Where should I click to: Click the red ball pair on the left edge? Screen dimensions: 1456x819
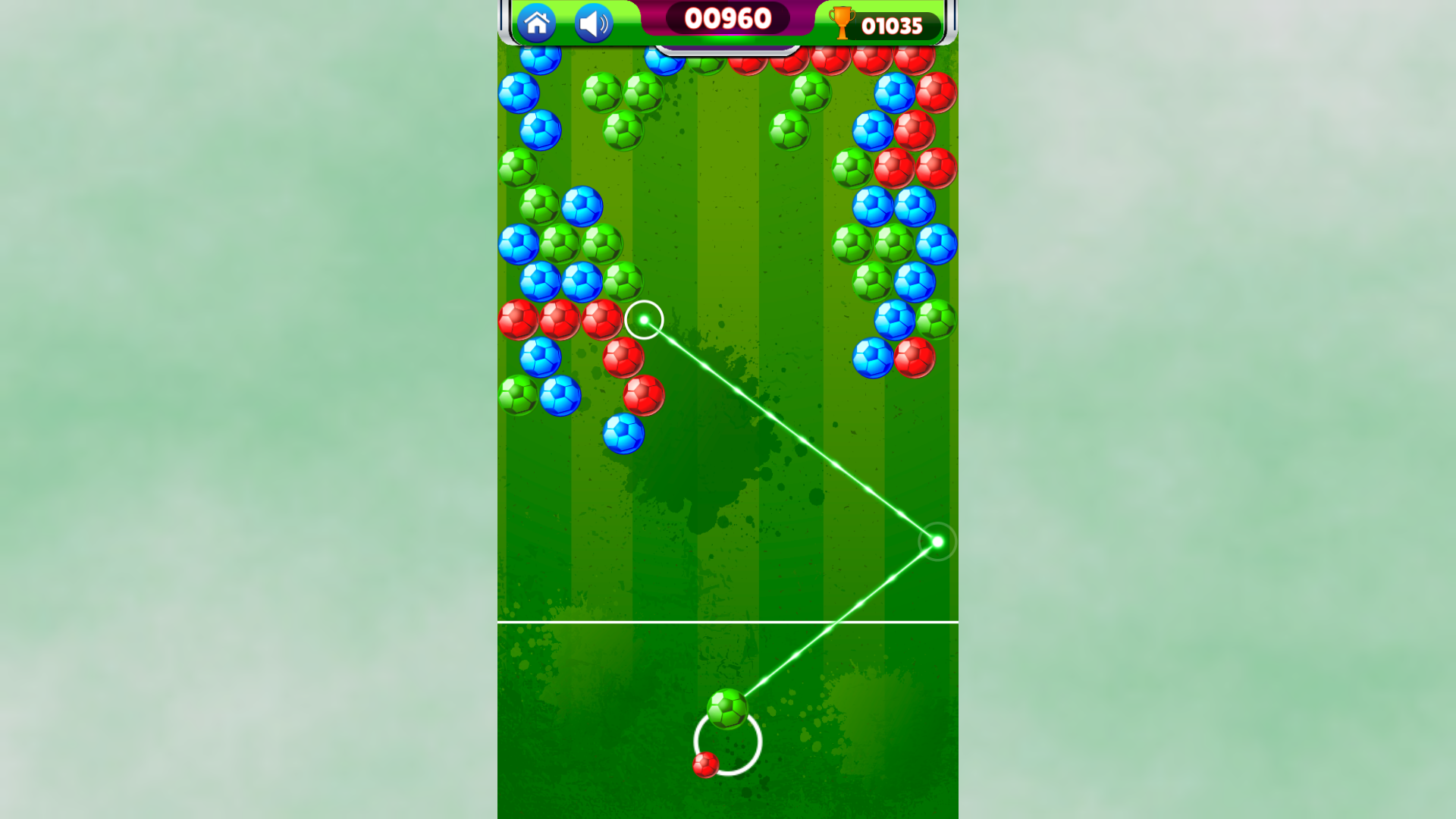click(x=517, y=318)
